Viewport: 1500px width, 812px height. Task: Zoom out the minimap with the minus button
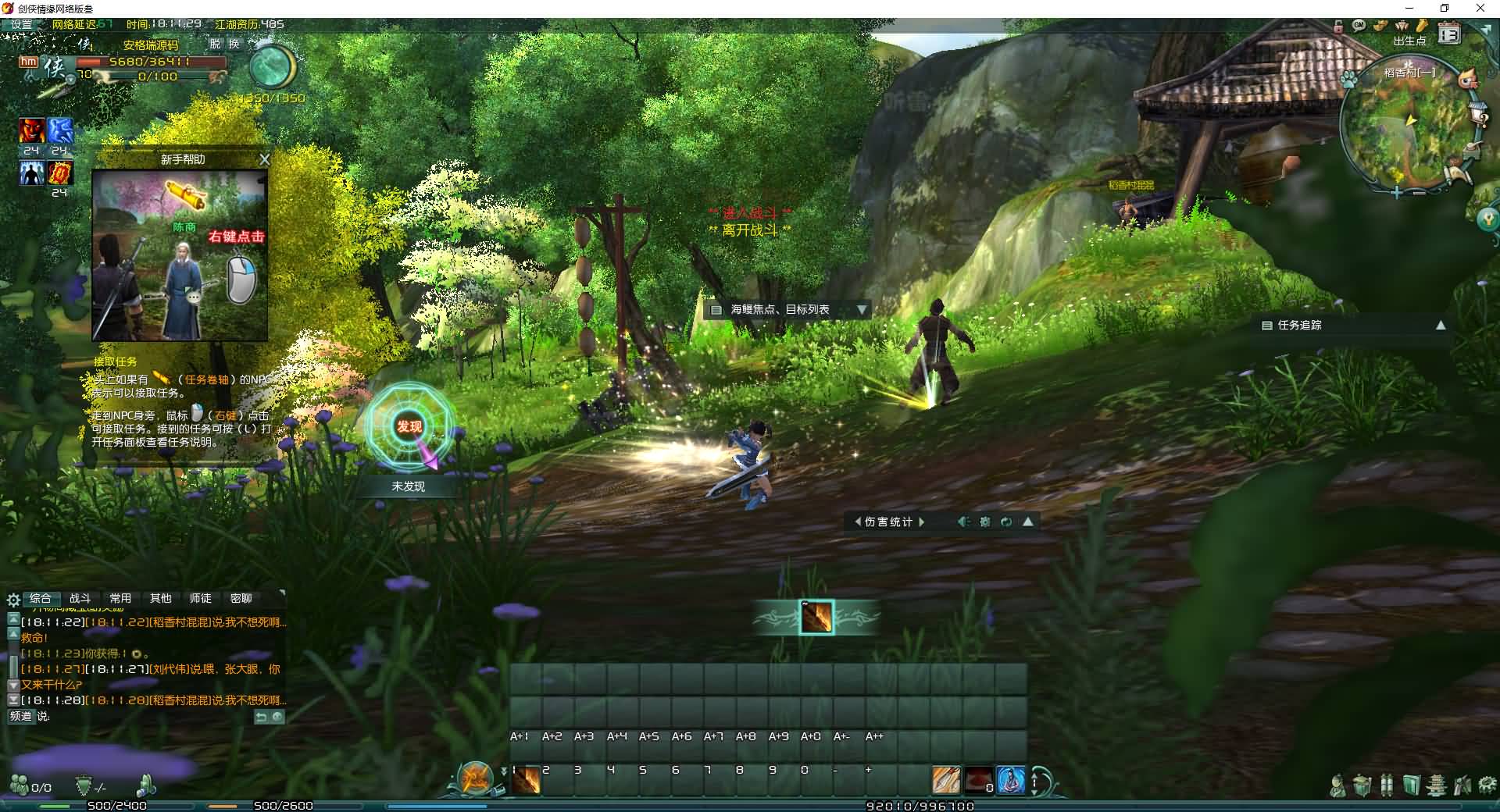pyautogui.click(x=1420, y=192)
